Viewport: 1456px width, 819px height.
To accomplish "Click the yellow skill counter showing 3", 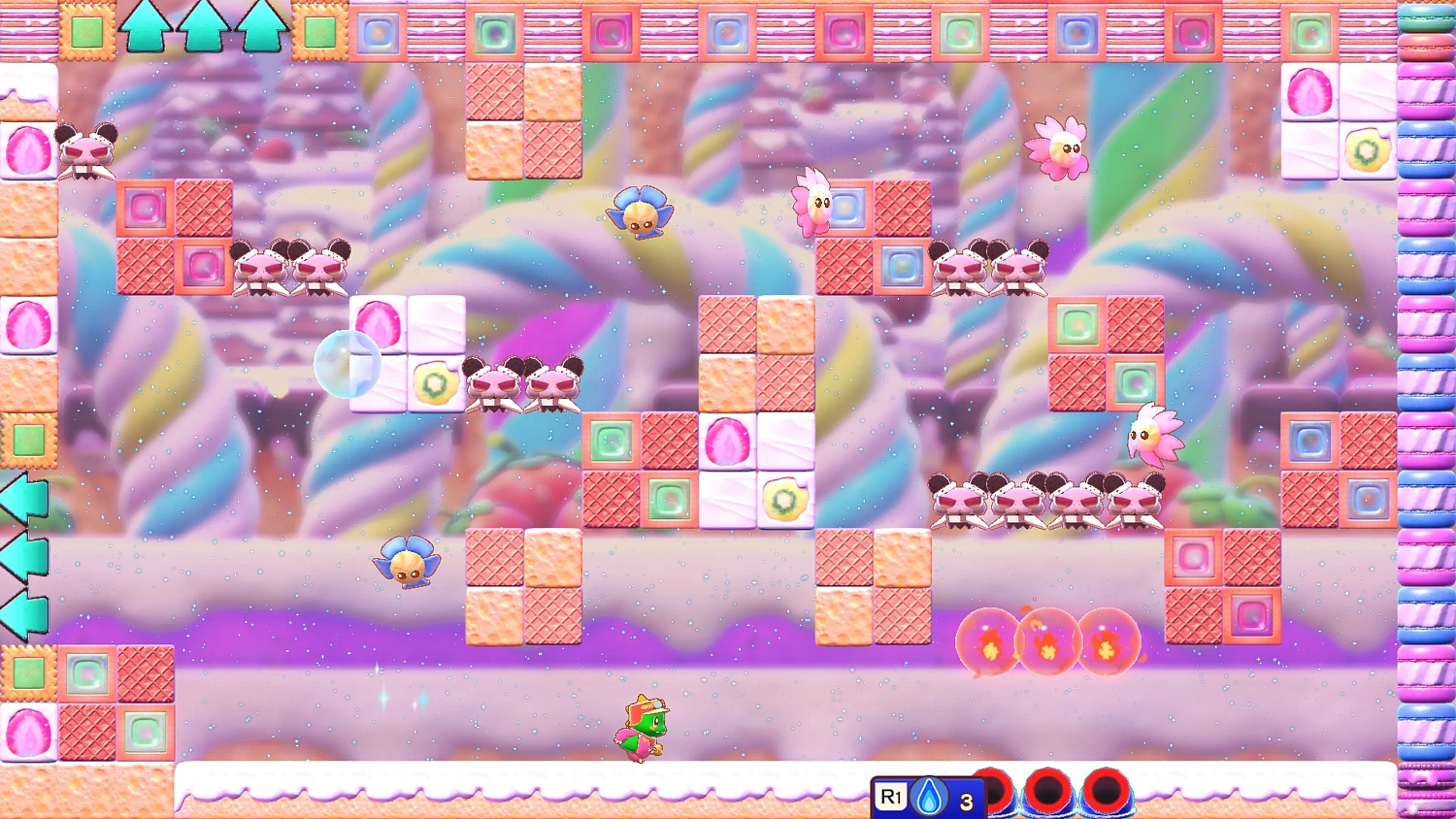I will click(x=964, y=799).
